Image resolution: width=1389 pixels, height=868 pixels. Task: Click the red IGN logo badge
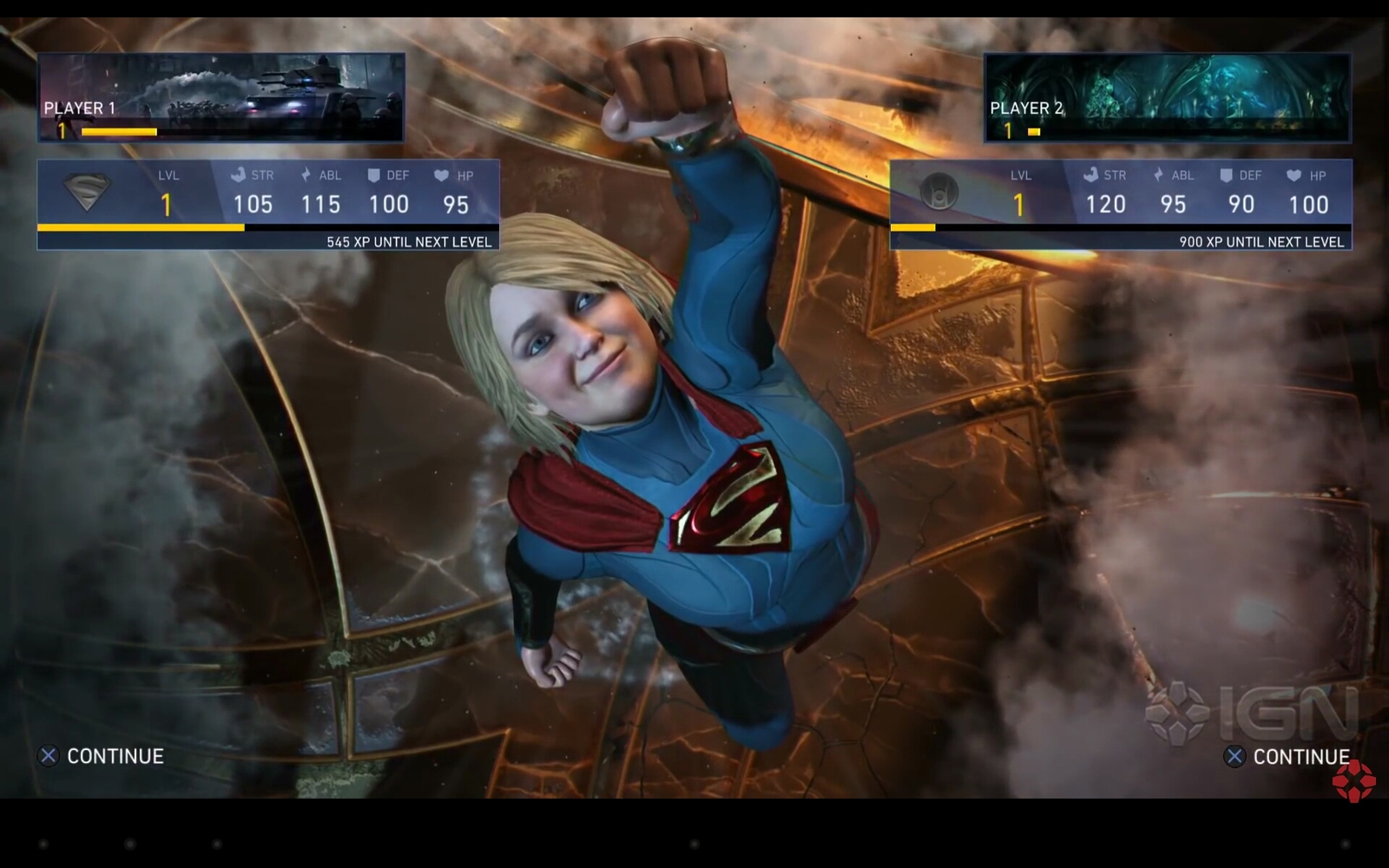coord(1353,781)
